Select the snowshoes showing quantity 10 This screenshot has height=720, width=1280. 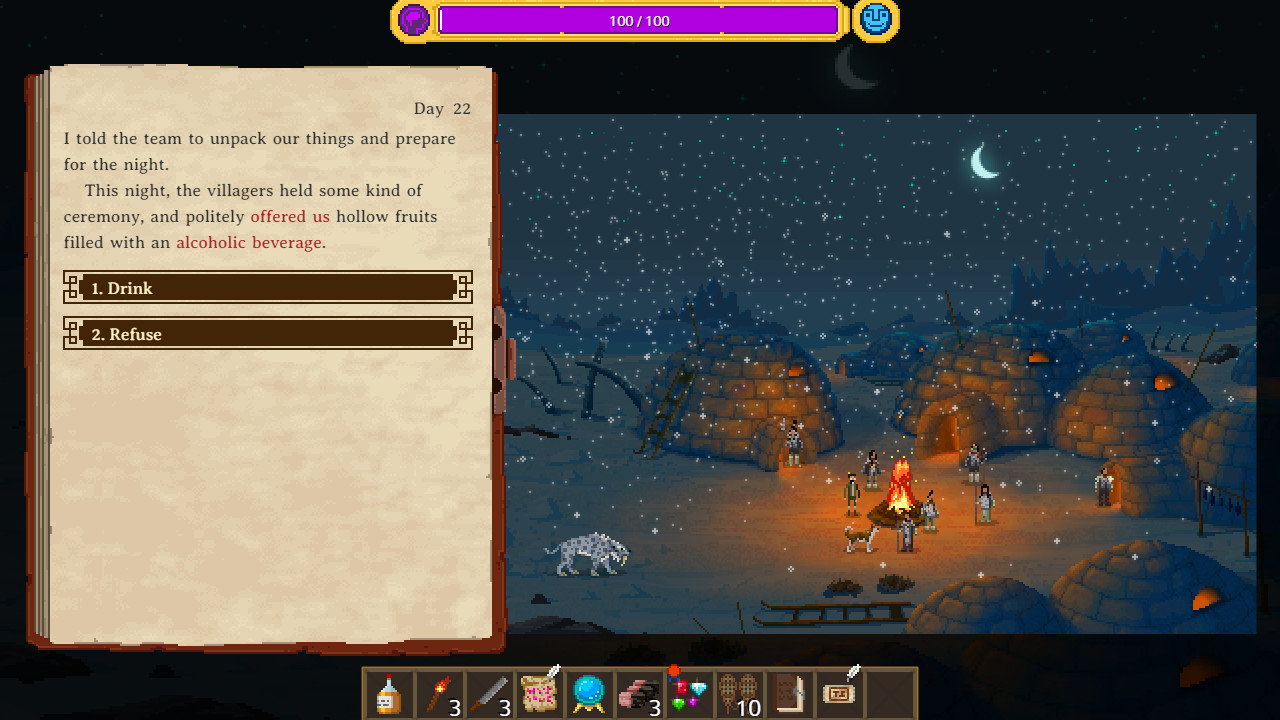pos(739,693)
